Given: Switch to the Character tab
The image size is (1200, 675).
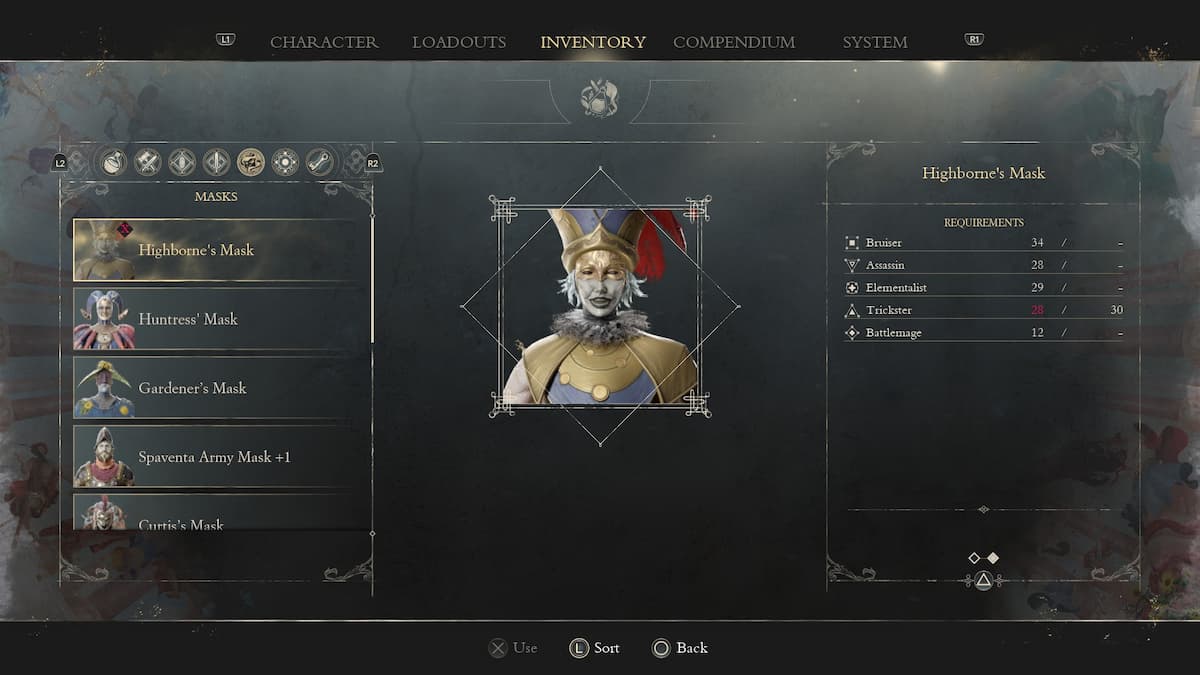Looking at the screenshot, I should pyautogui.click(x=324, y=42).
